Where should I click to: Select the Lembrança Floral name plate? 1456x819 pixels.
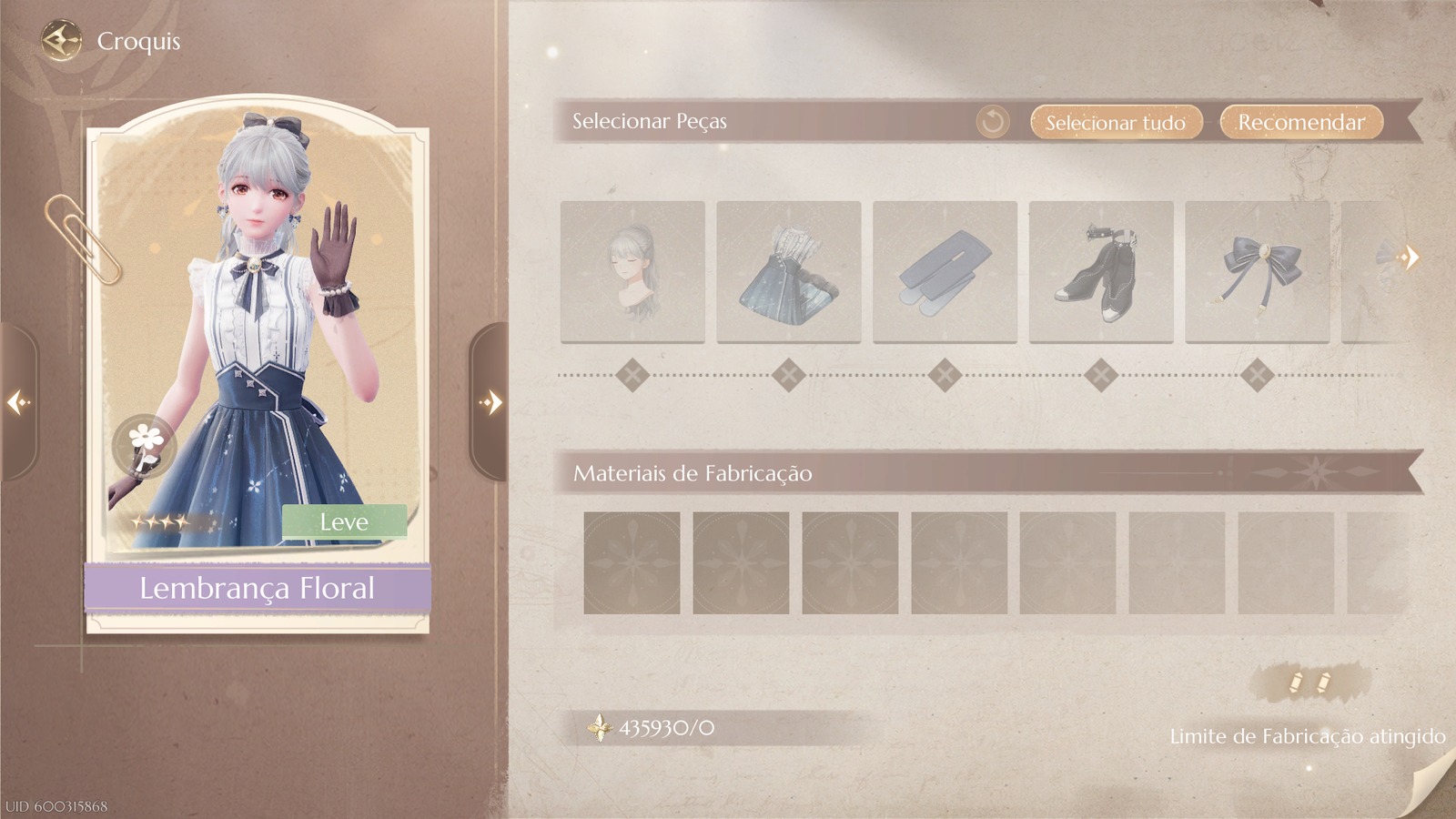(x=258, y=588)
